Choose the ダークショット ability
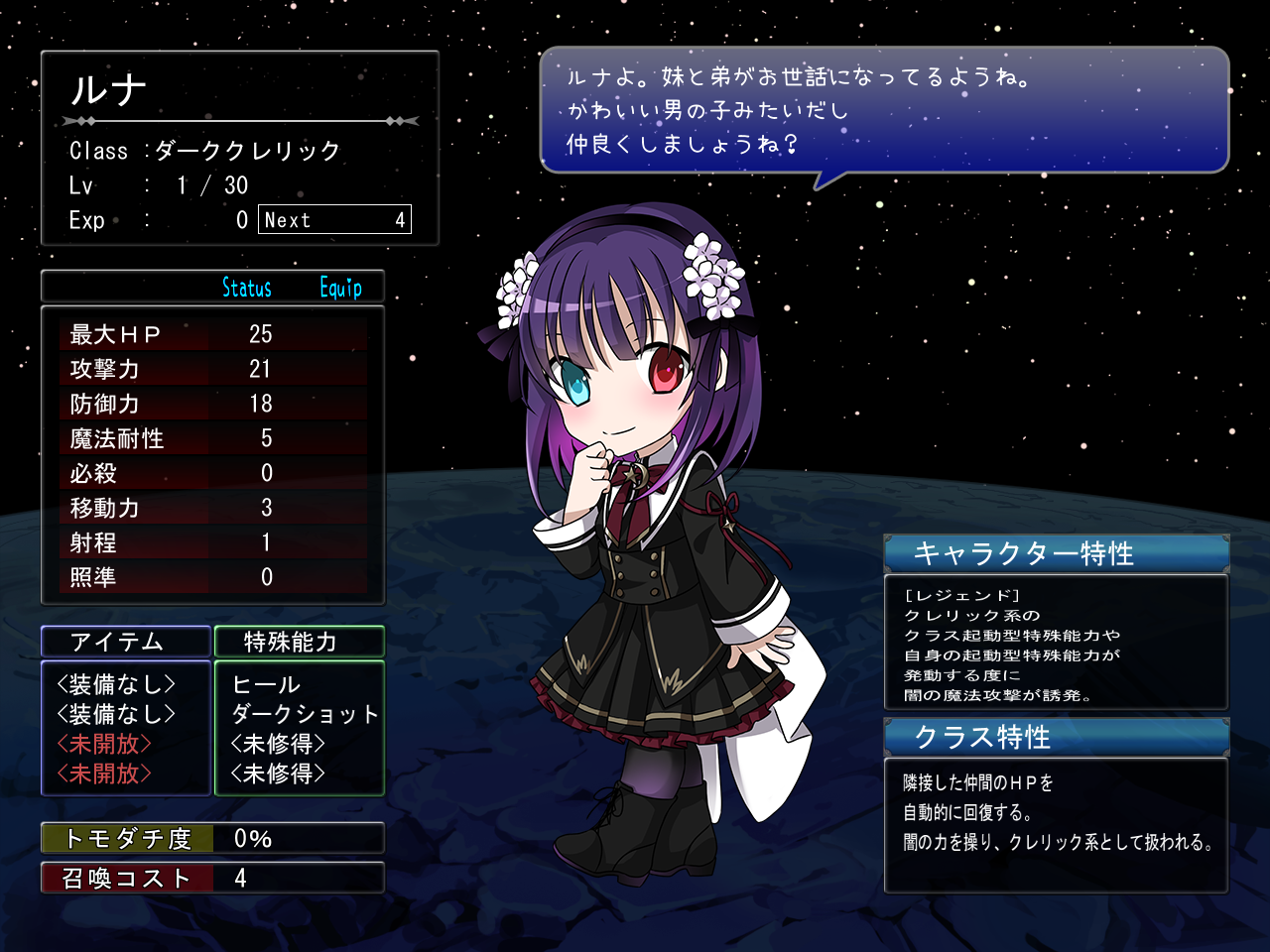 (305, 714)
